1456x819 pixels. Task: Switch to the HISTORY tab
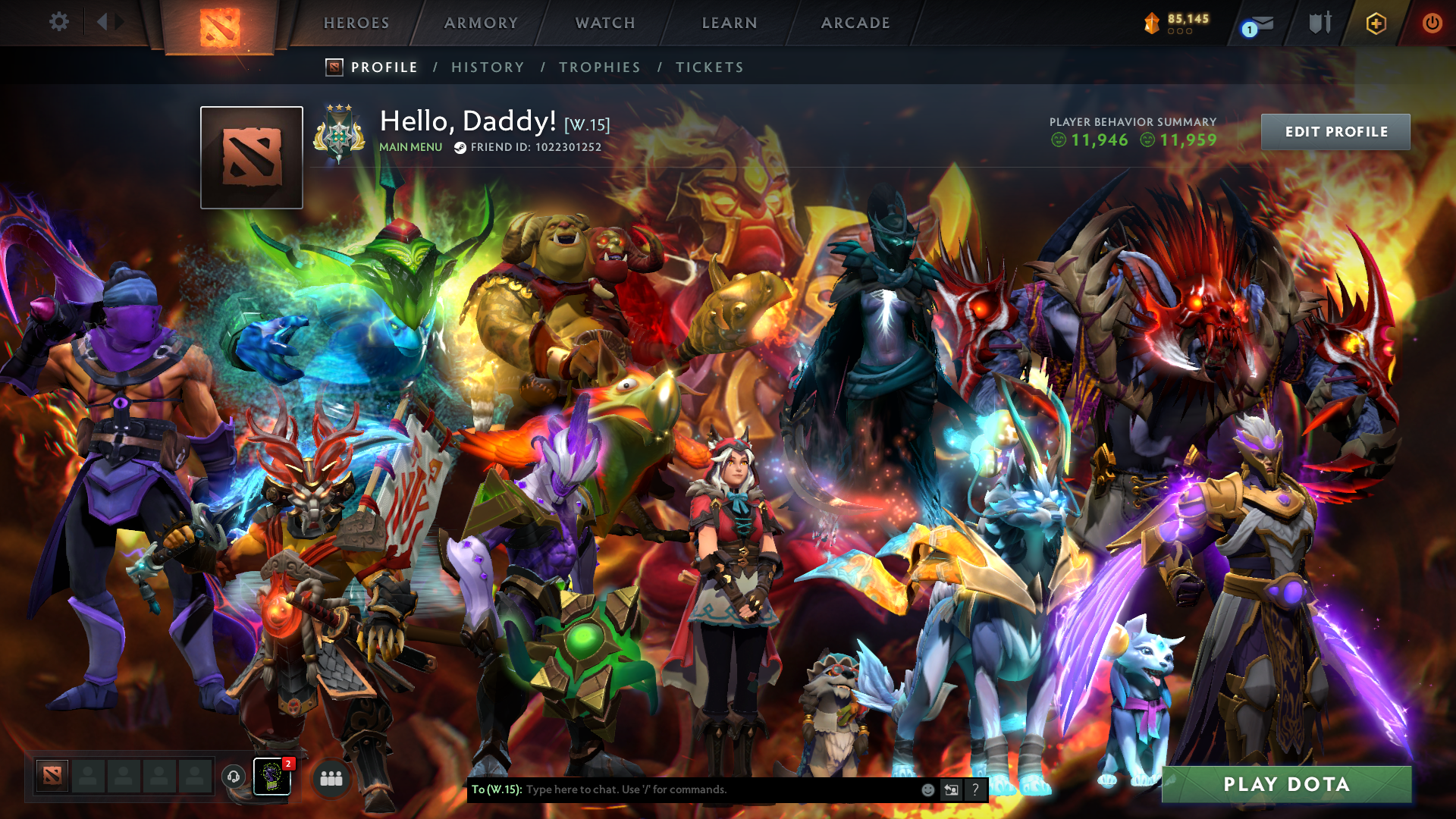click(x=488, y=67)
